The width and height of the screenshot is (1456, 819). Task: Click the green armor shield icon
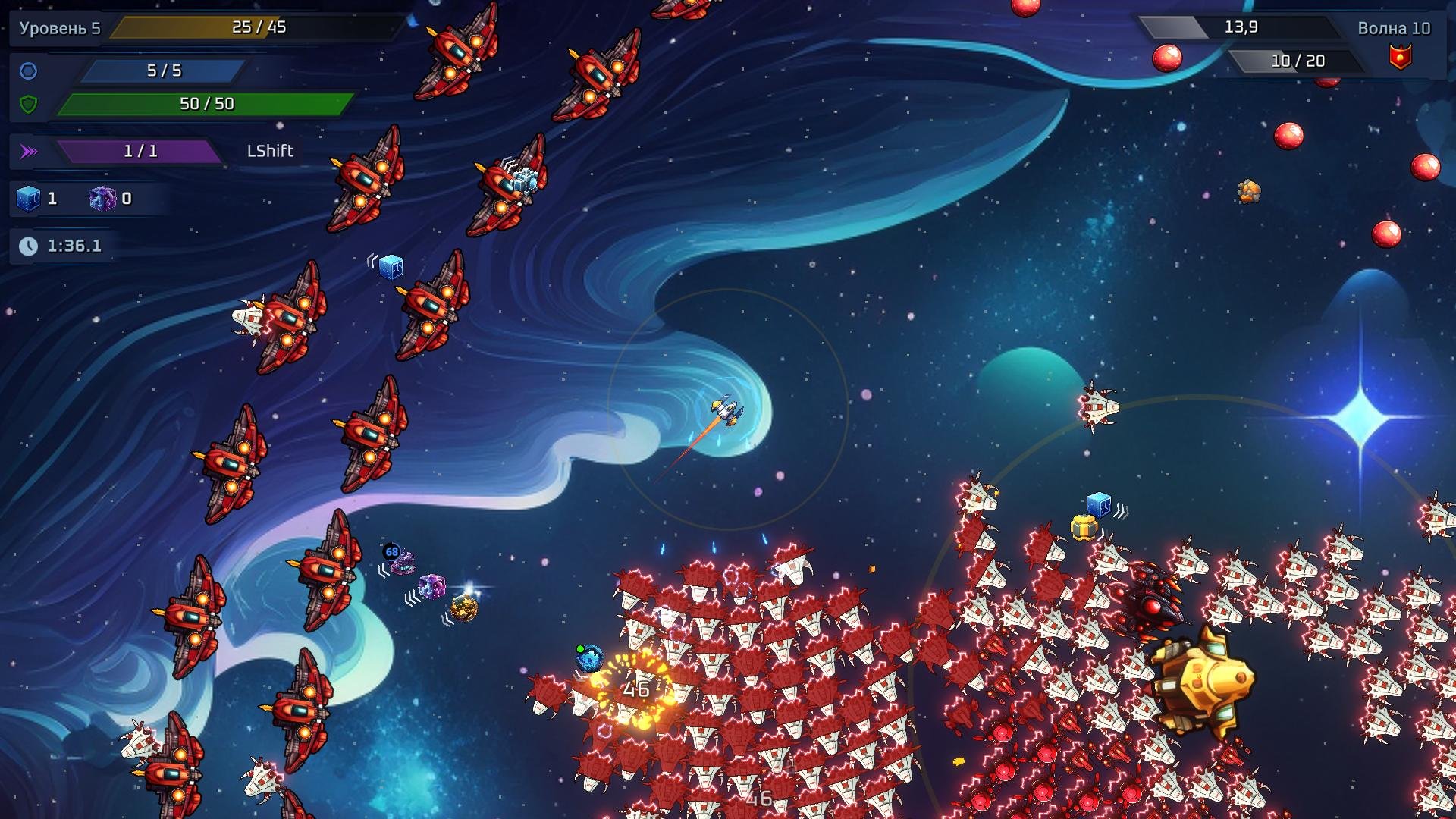[28, 104]
